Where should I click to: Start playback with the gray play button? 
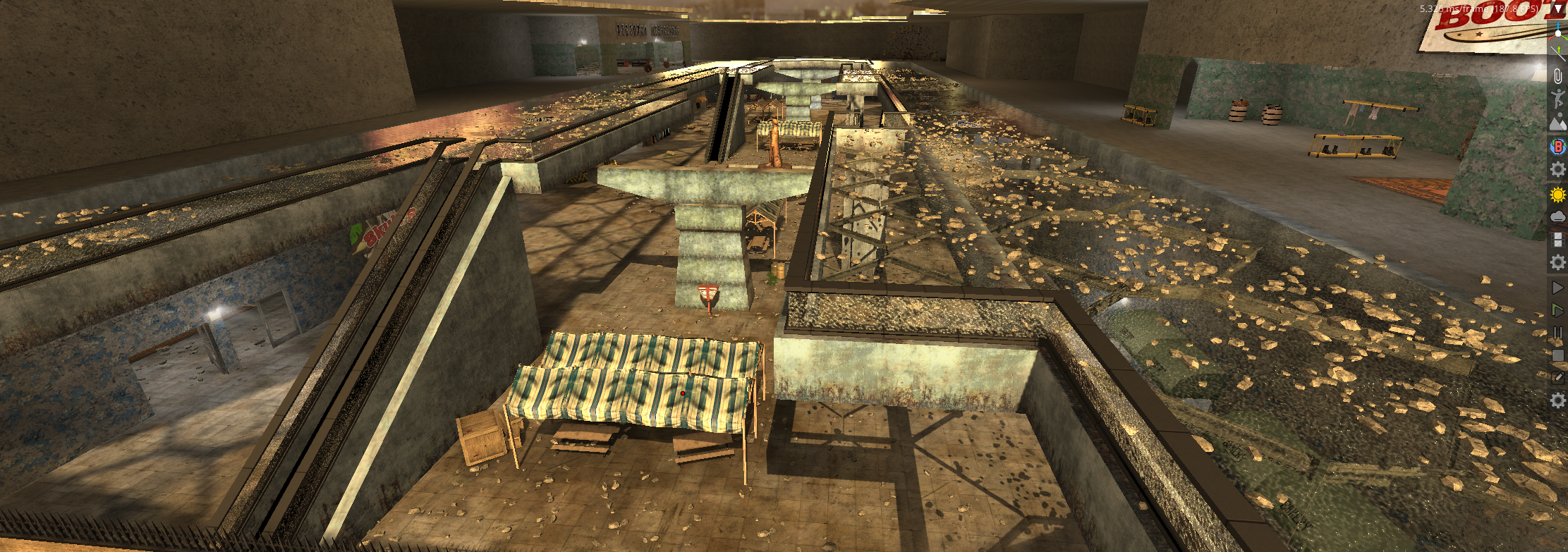point(1558,287)
